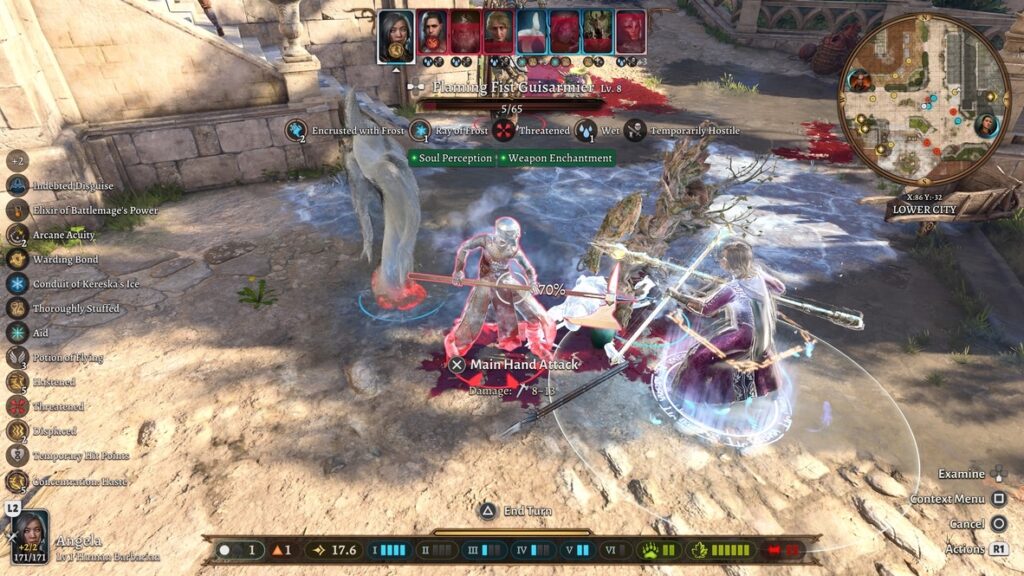Screen dimensions: 1024x576
Task: View the Conduit of Kereska's Ice condition
Action: click(x=17, y=284)
